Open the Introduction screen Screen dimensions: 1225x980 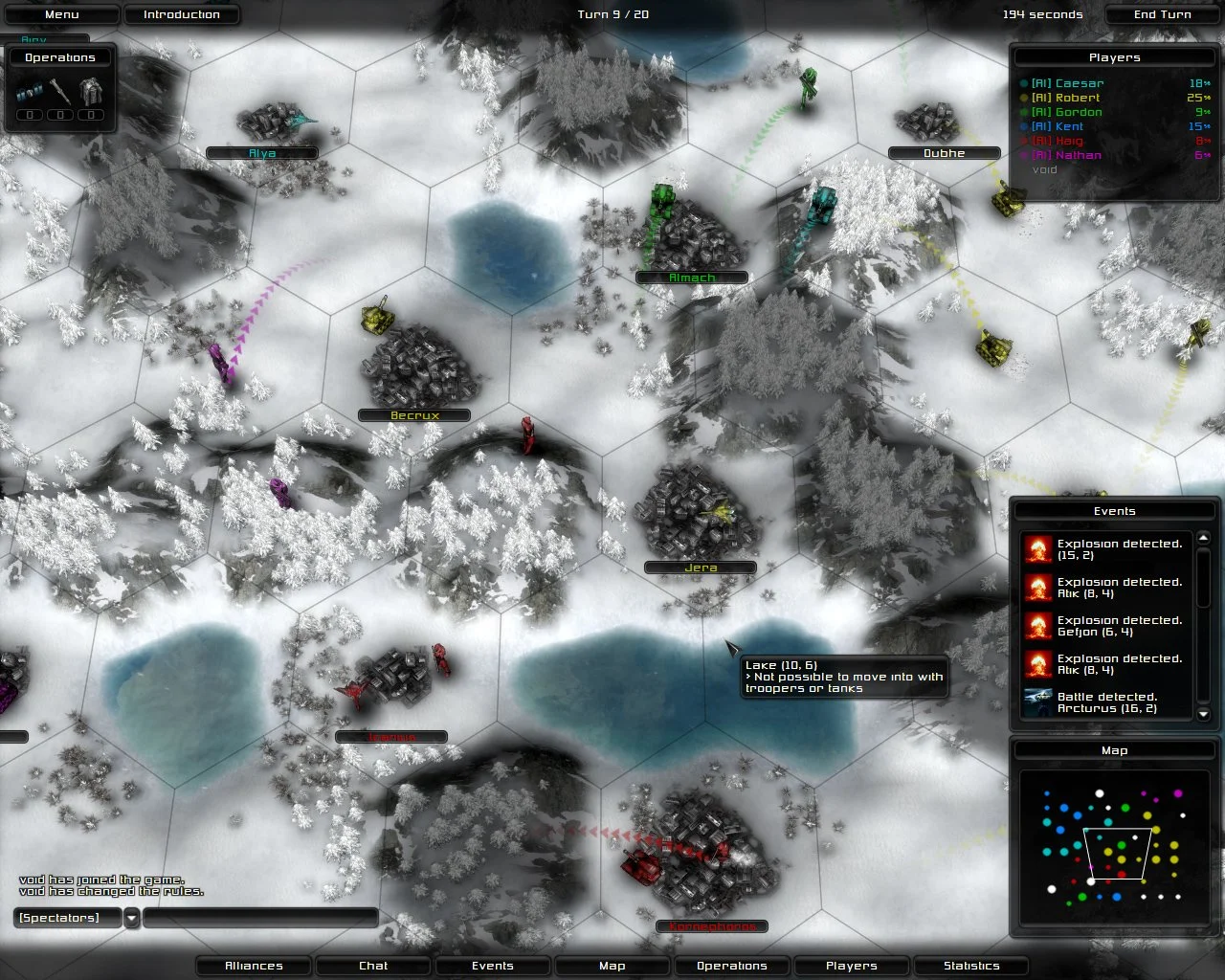click(182, 14)
